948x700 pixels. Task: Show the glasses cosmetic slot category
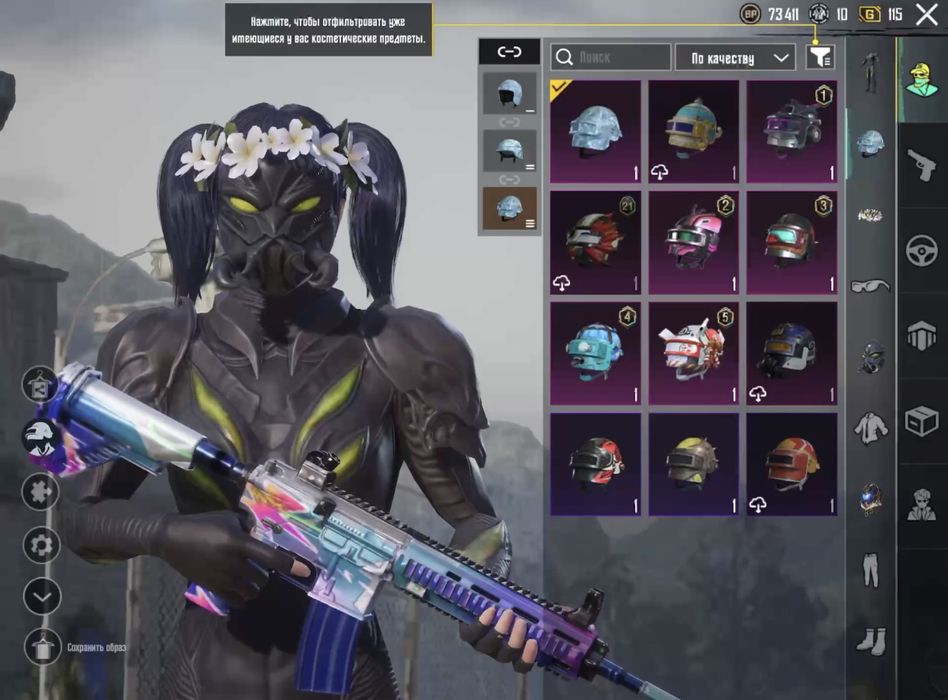[x=870, y=286]
